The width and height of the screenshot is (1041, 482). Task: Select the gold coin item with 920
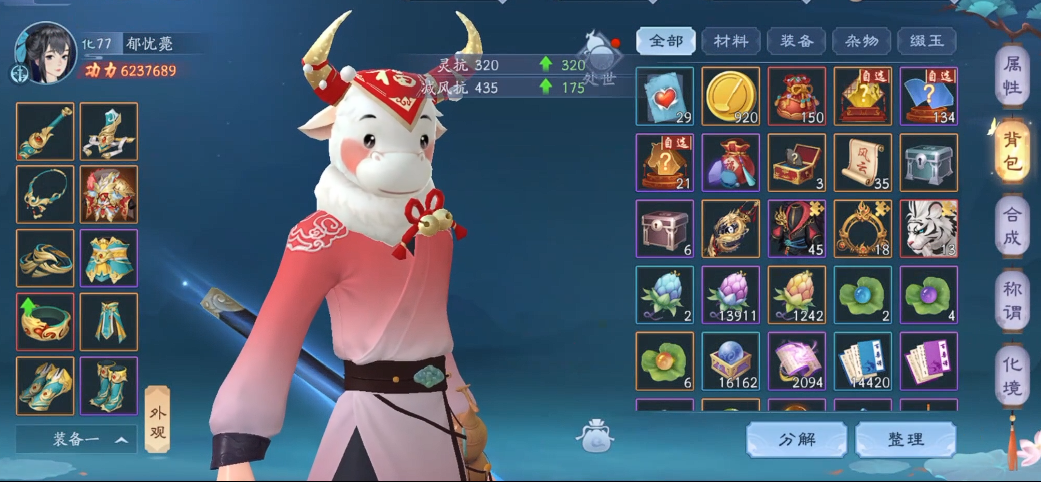tap(730, 96)
